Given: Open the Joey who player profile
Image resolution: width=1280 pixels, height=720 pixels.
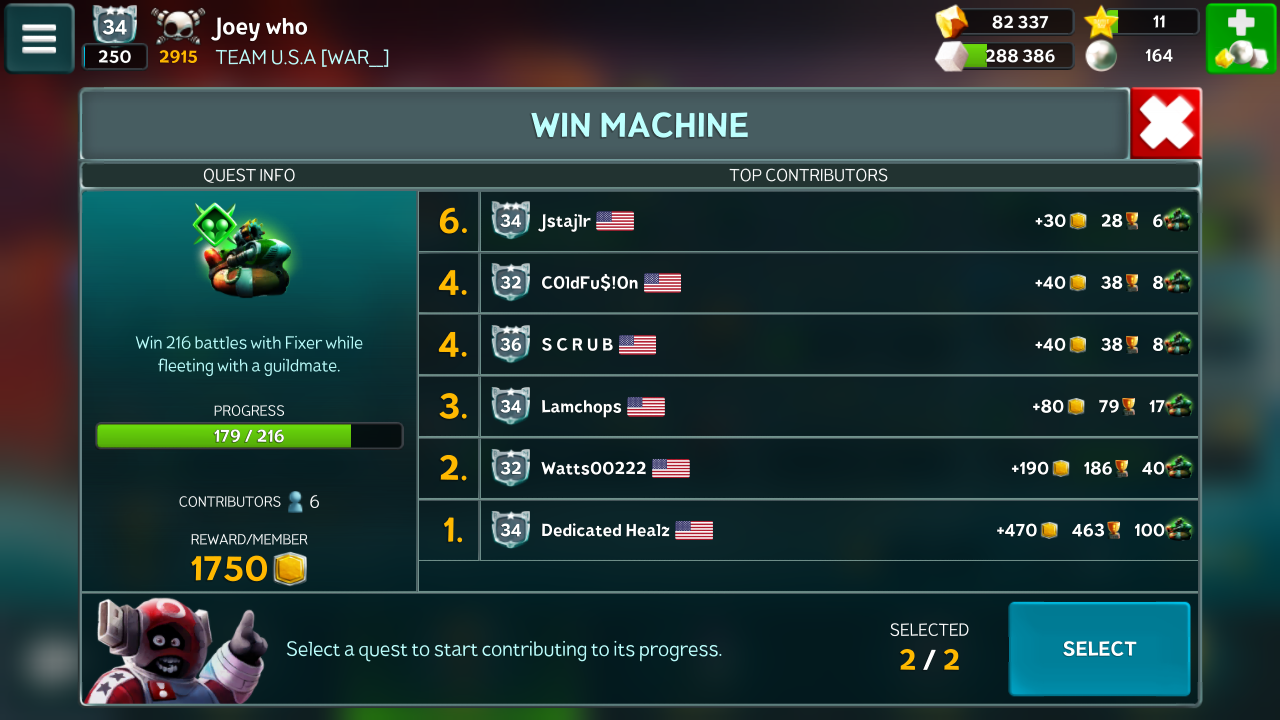Looking at the screenshot, I should [x=260, y=27].
